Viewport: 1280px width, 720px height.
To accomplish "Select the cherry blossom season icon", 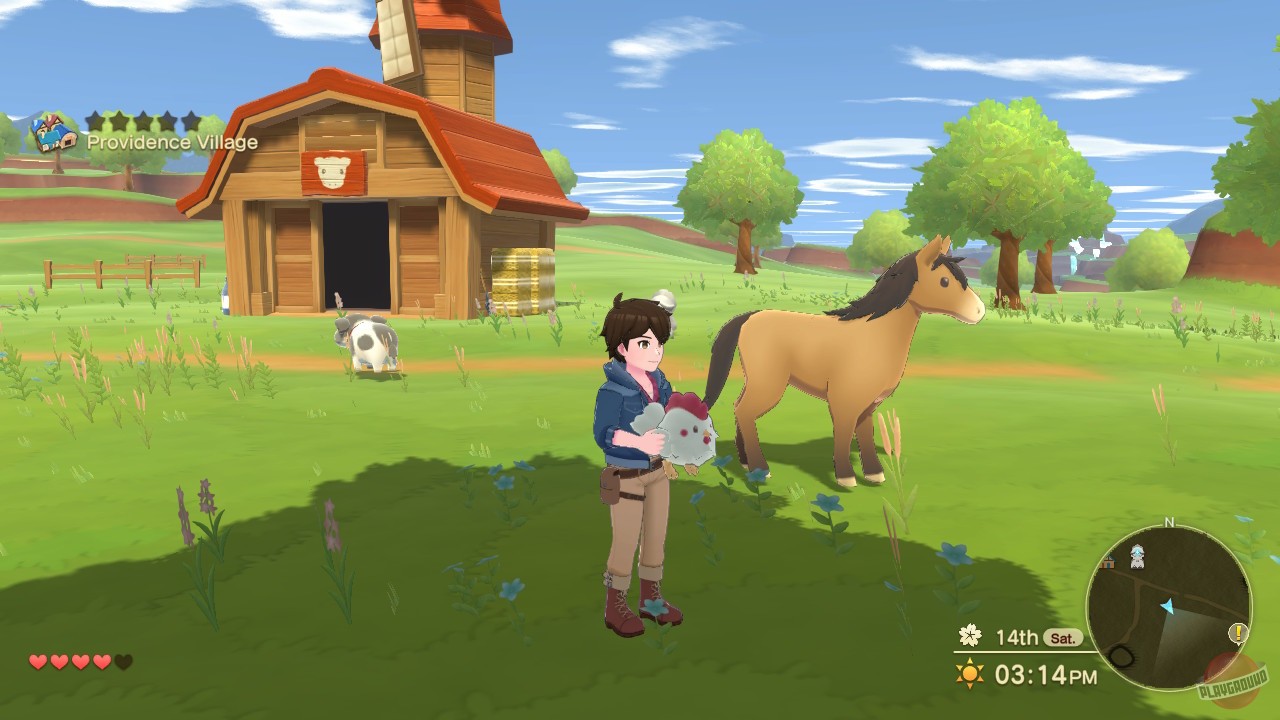I will coord(970,634).
